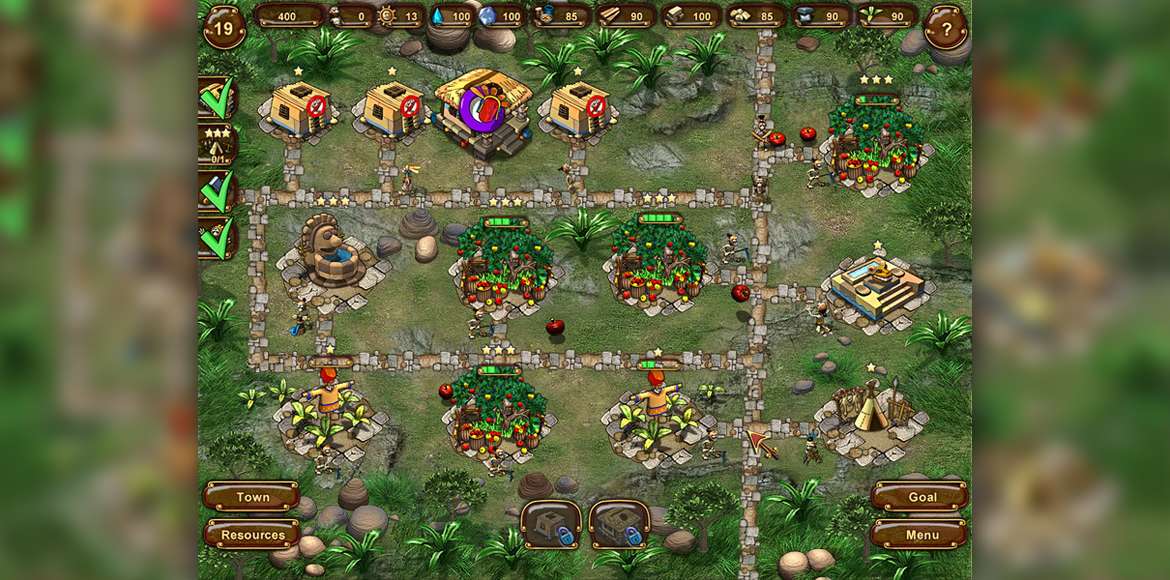Select the three-star tent objective showing 0/1

click(216, 145)
